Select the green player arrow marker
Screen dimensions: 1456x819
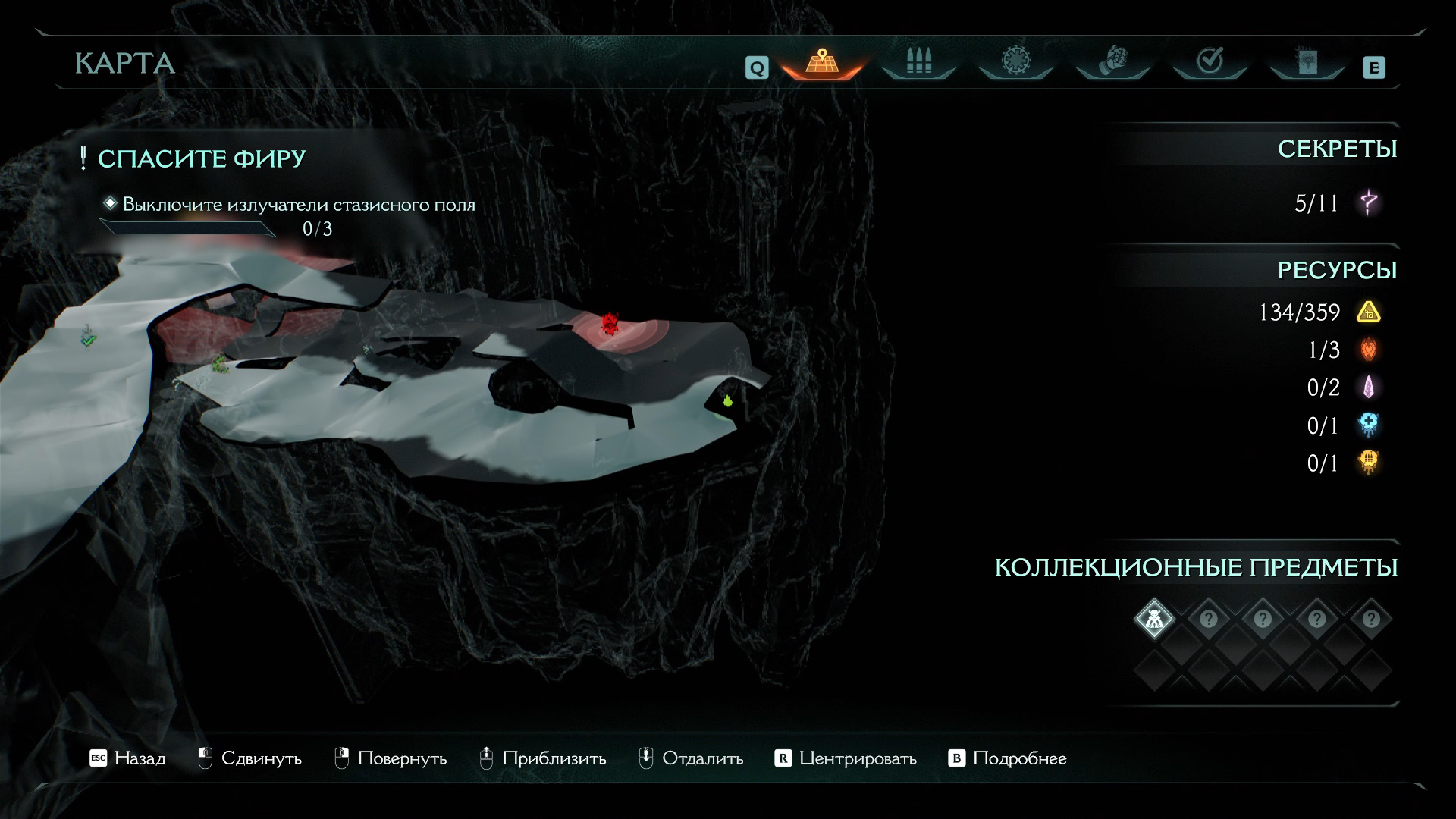728,400
